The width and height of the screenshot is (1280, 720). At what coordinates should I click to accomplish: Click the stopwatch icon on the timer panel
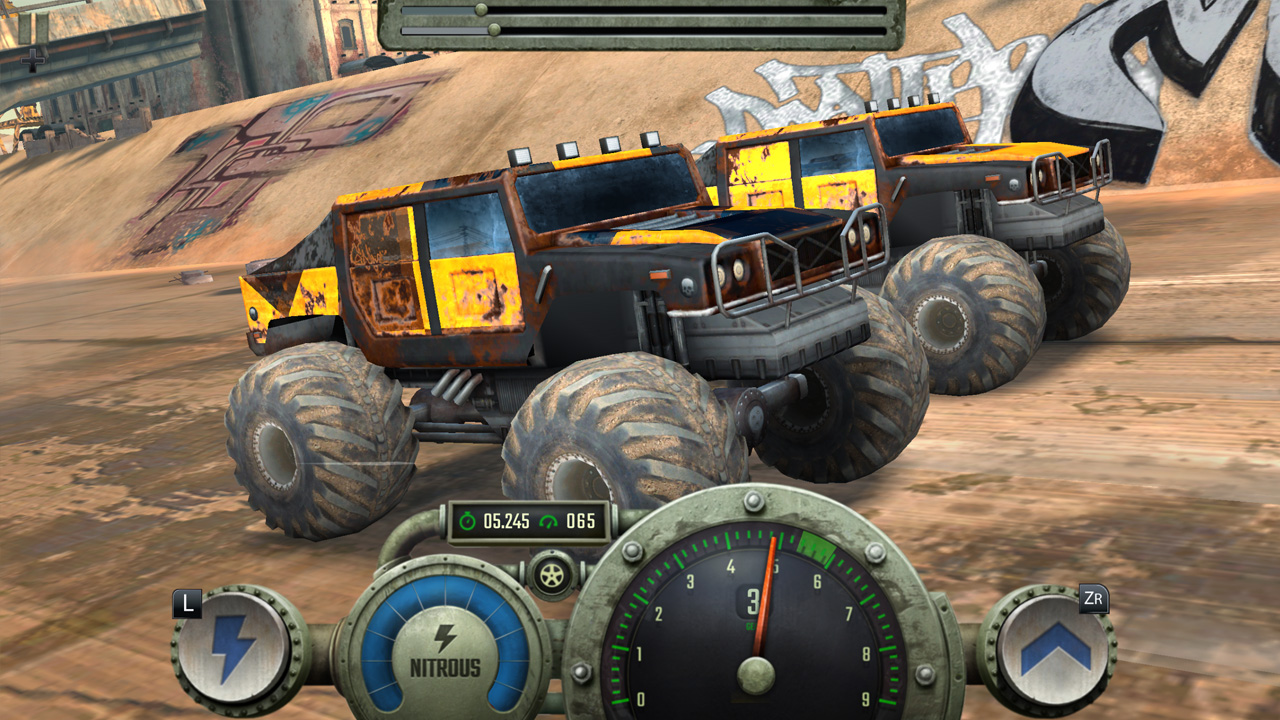click(x=470, y=519)
